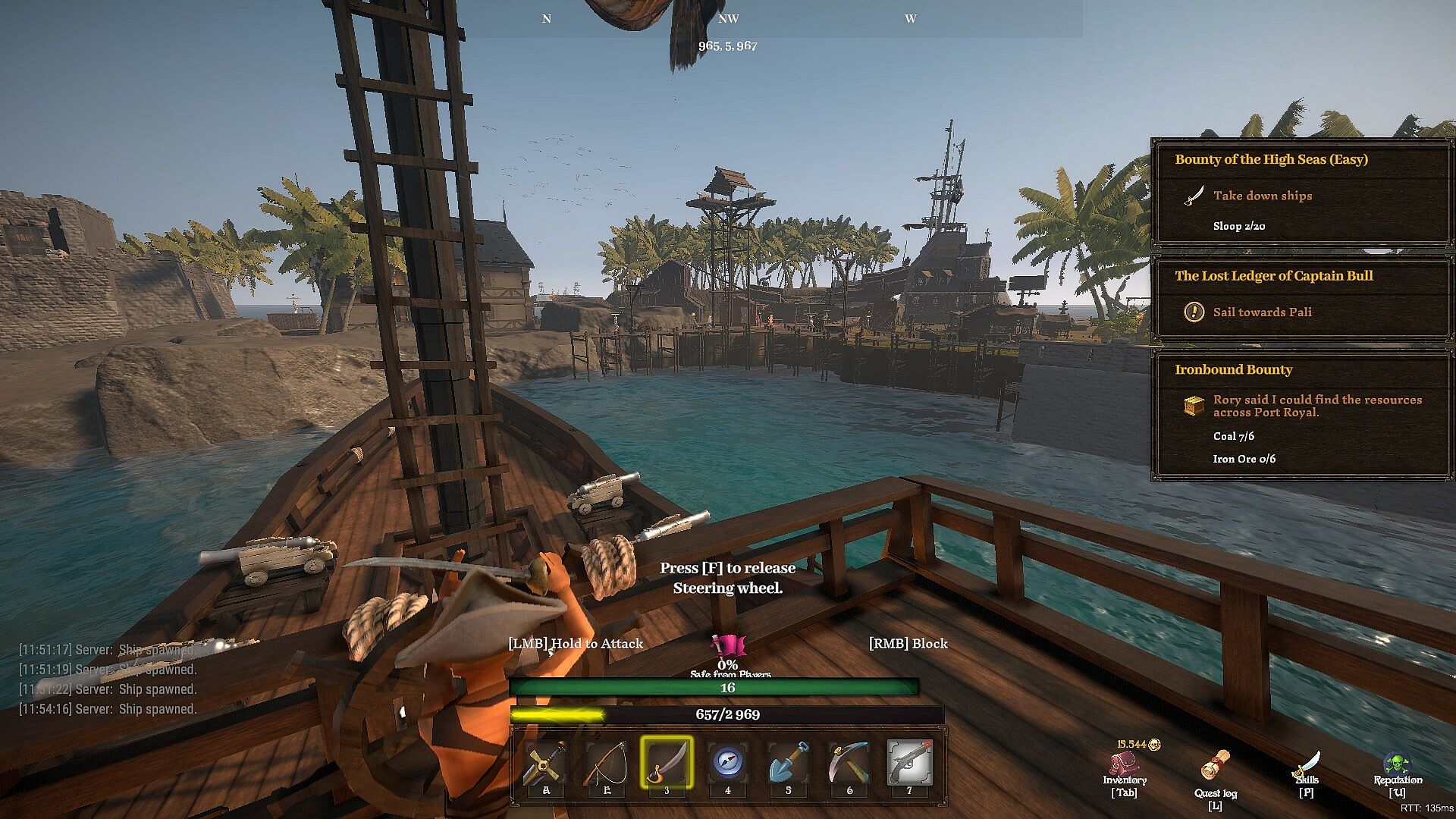The width and height of the screenshot is (1456, 819).
Task: Show the Skills panel
Action: (x=1307, y=766)
